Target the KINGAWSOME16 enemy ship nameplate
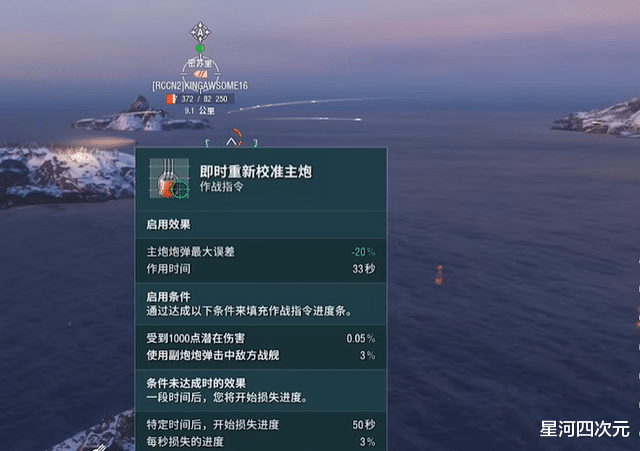 199,86
